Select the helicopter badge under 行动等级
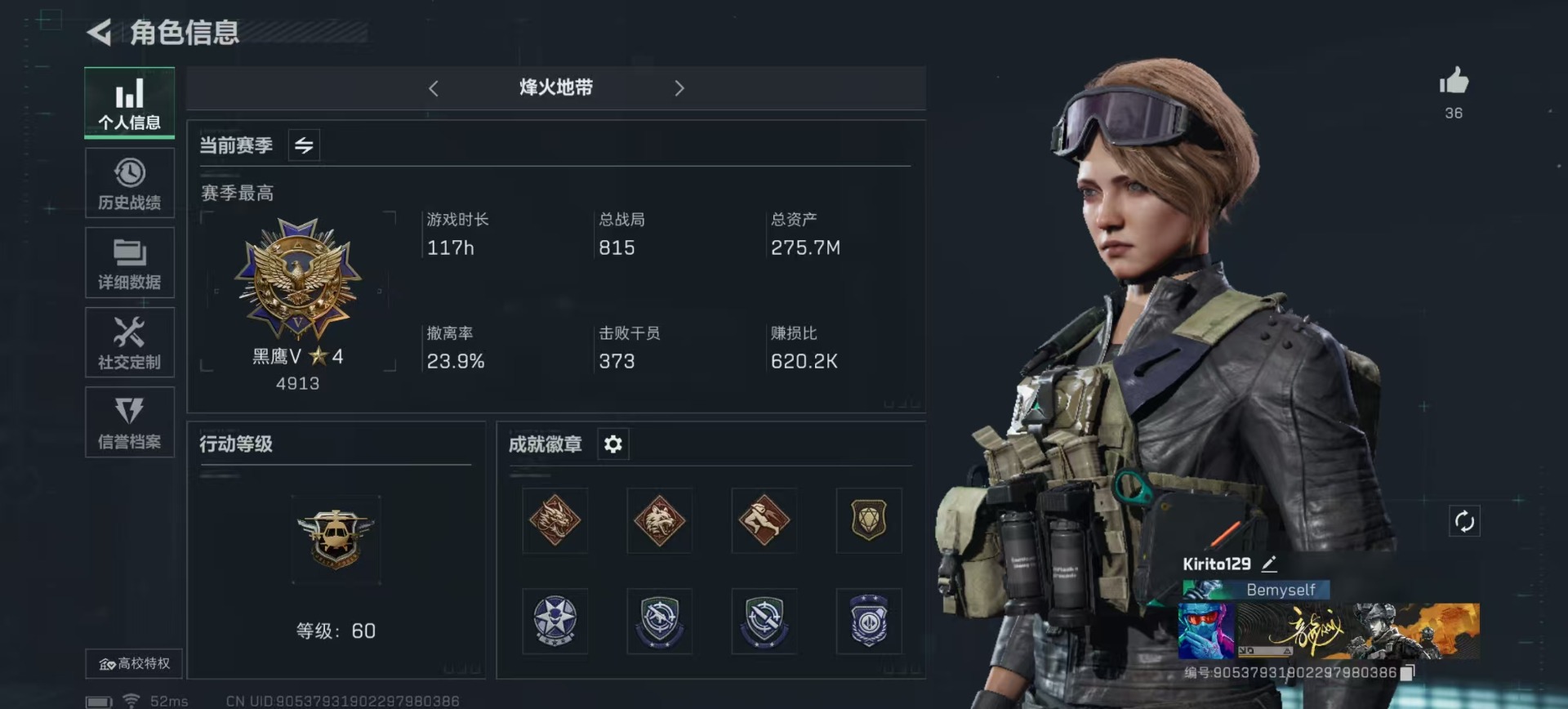This screenshot has height=709, width=1568. point(337,539)
